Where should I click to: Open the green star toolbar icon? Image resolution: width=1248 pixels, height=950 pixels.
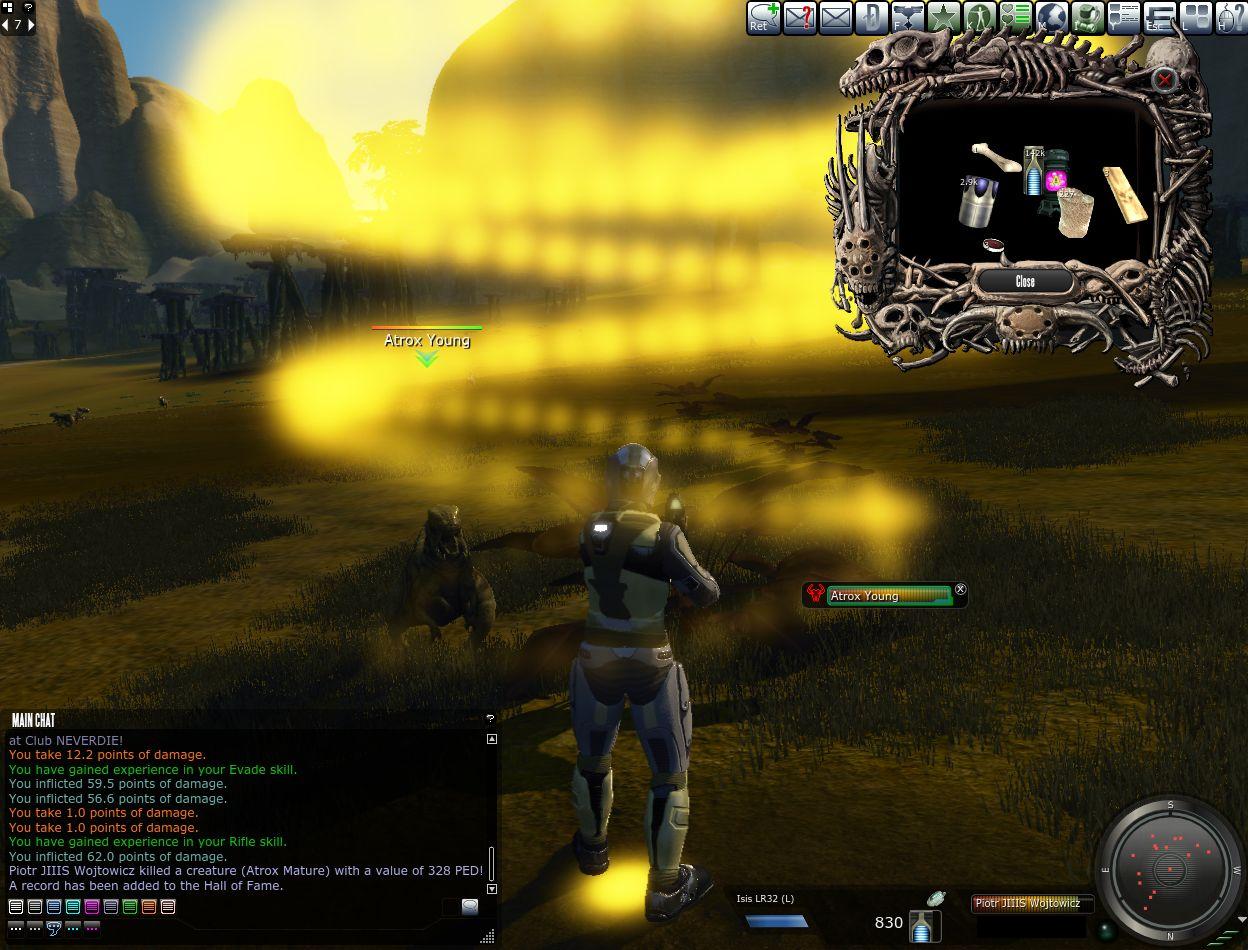click(943, 18)
